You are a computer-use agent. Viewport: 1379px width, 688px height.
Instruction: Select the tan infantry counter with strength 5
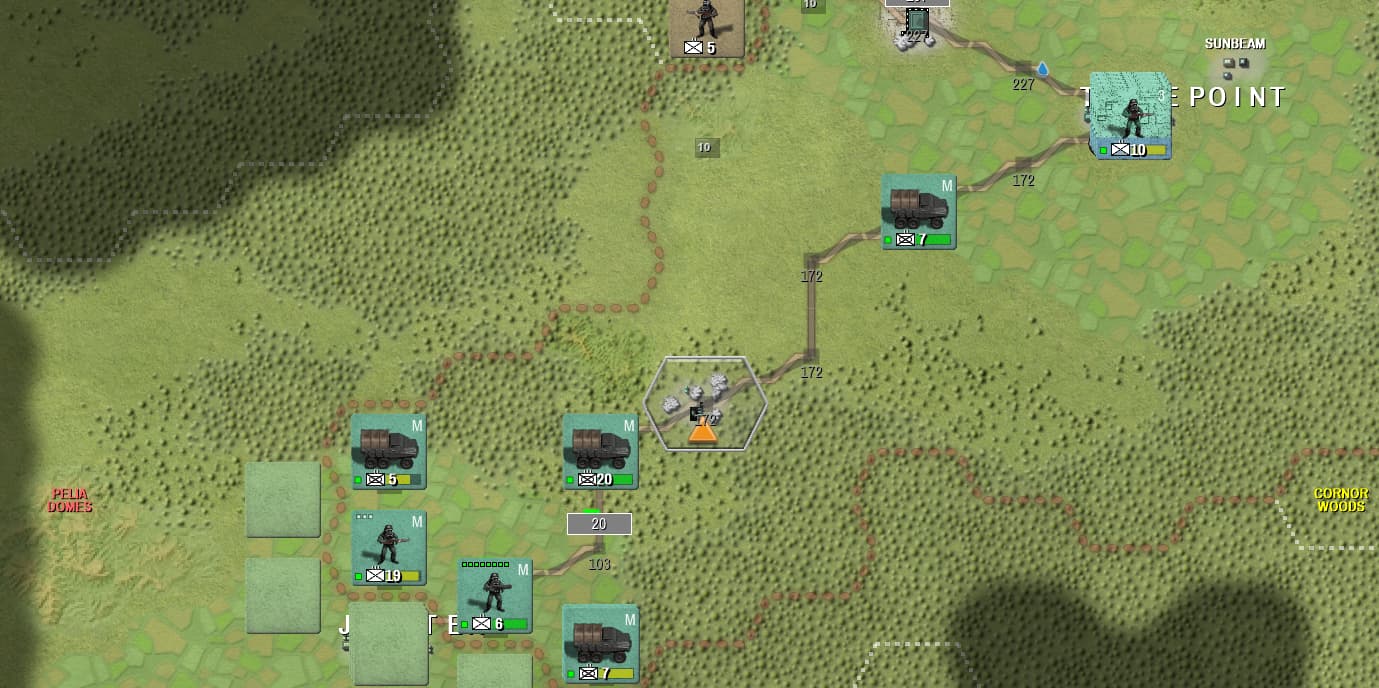click(706, 27)
